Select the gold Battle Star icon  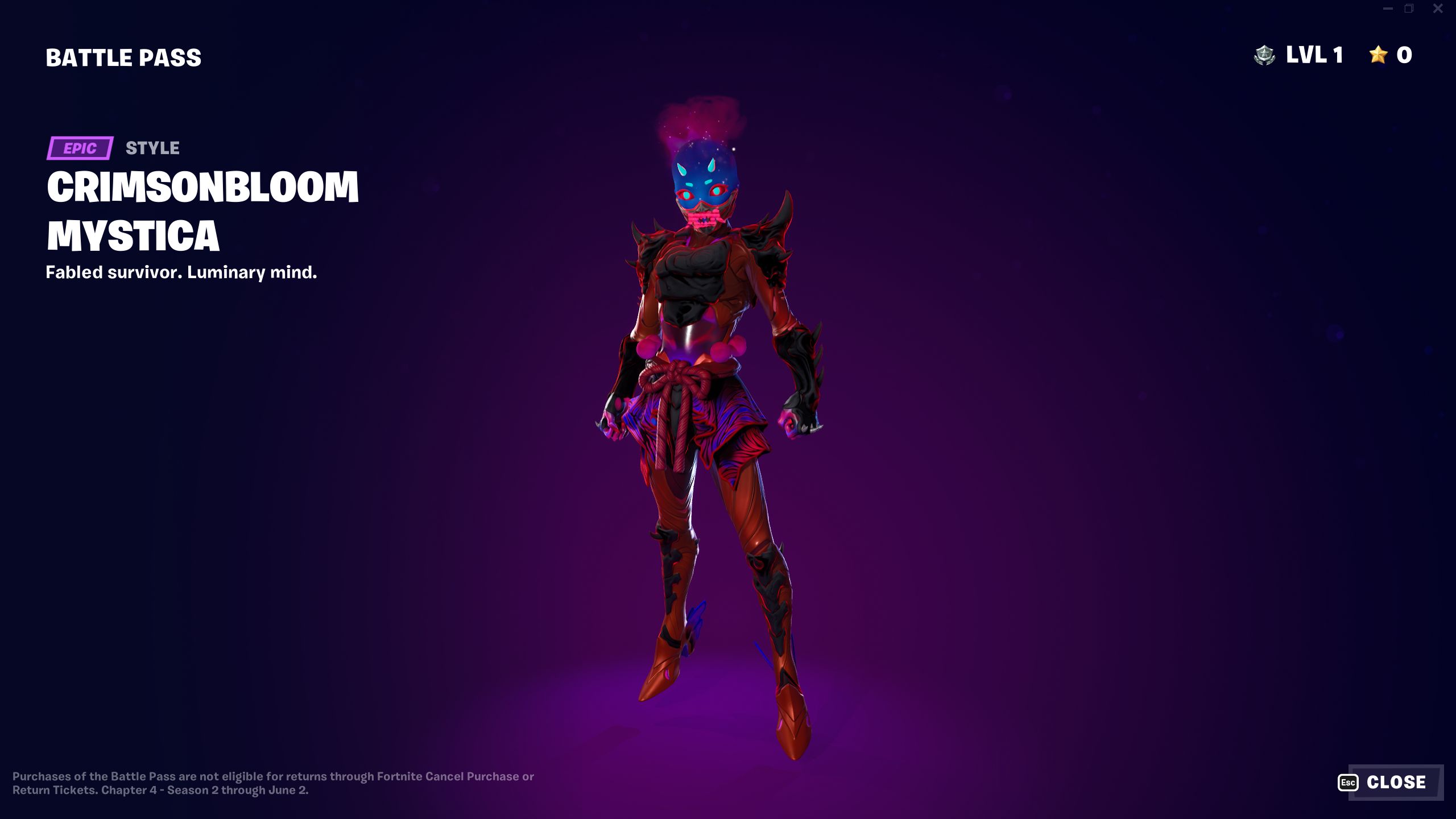(1377, 55)
